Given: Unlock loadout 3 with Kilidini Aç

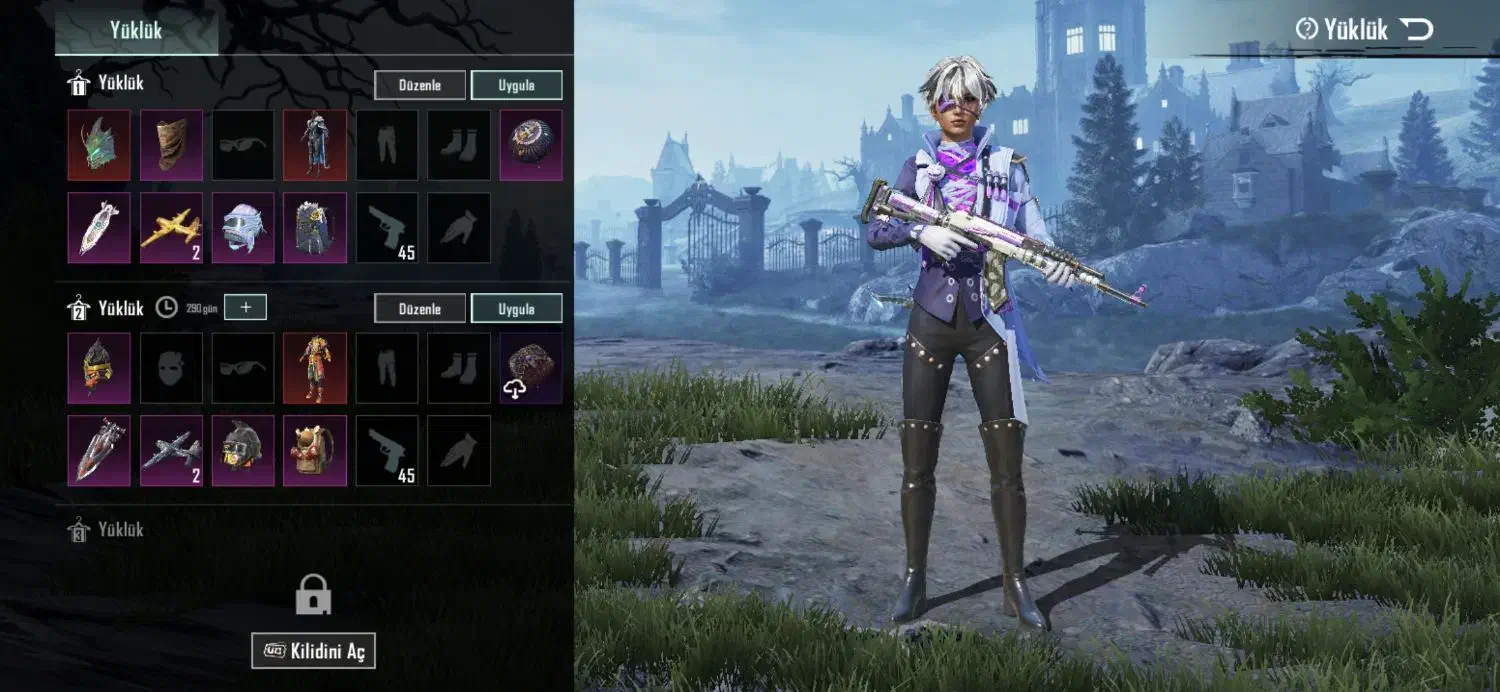Looking at the screenshot, I should 313,652.
